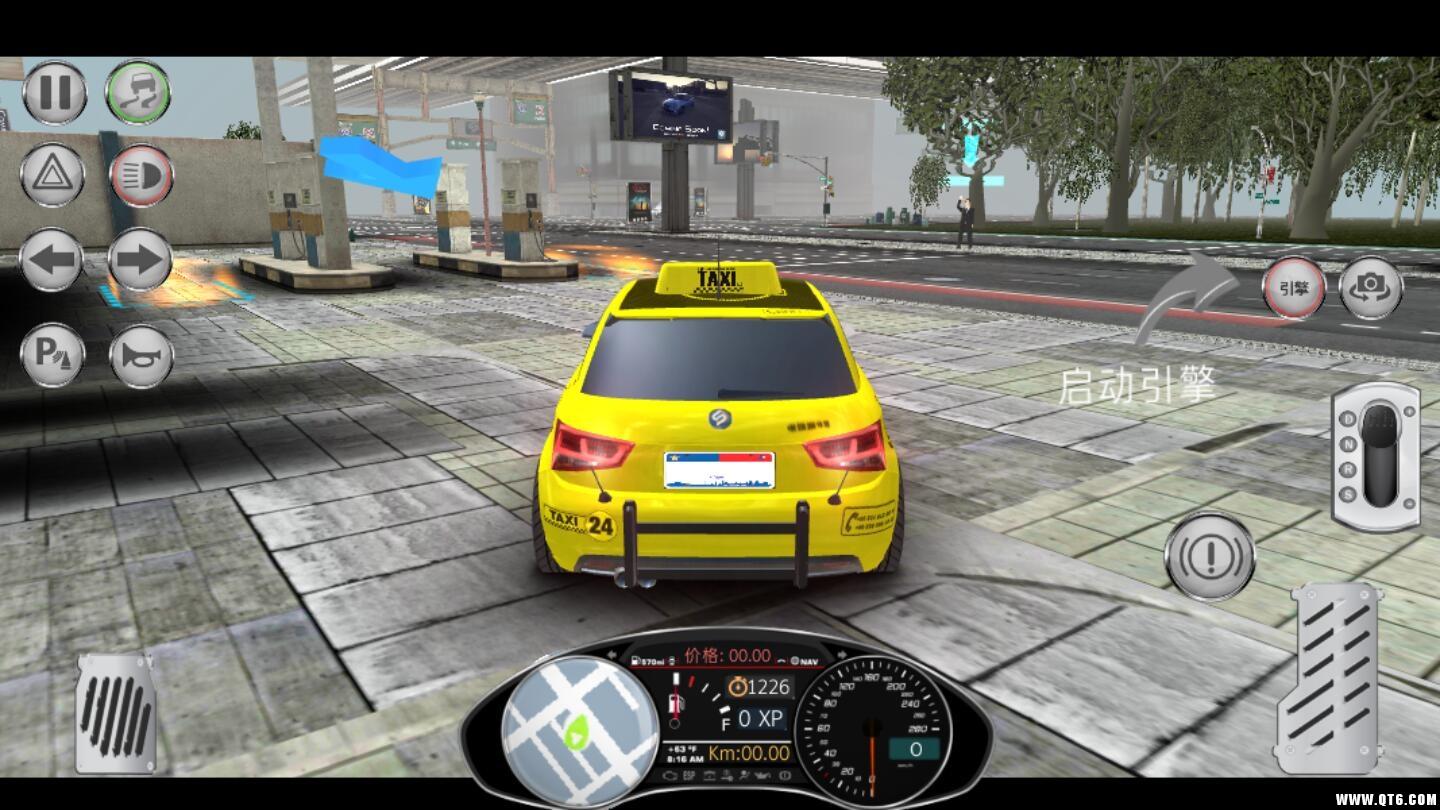Click the gear shifter
Viewport: 1440px width, 810px height.
(1376, 456)
